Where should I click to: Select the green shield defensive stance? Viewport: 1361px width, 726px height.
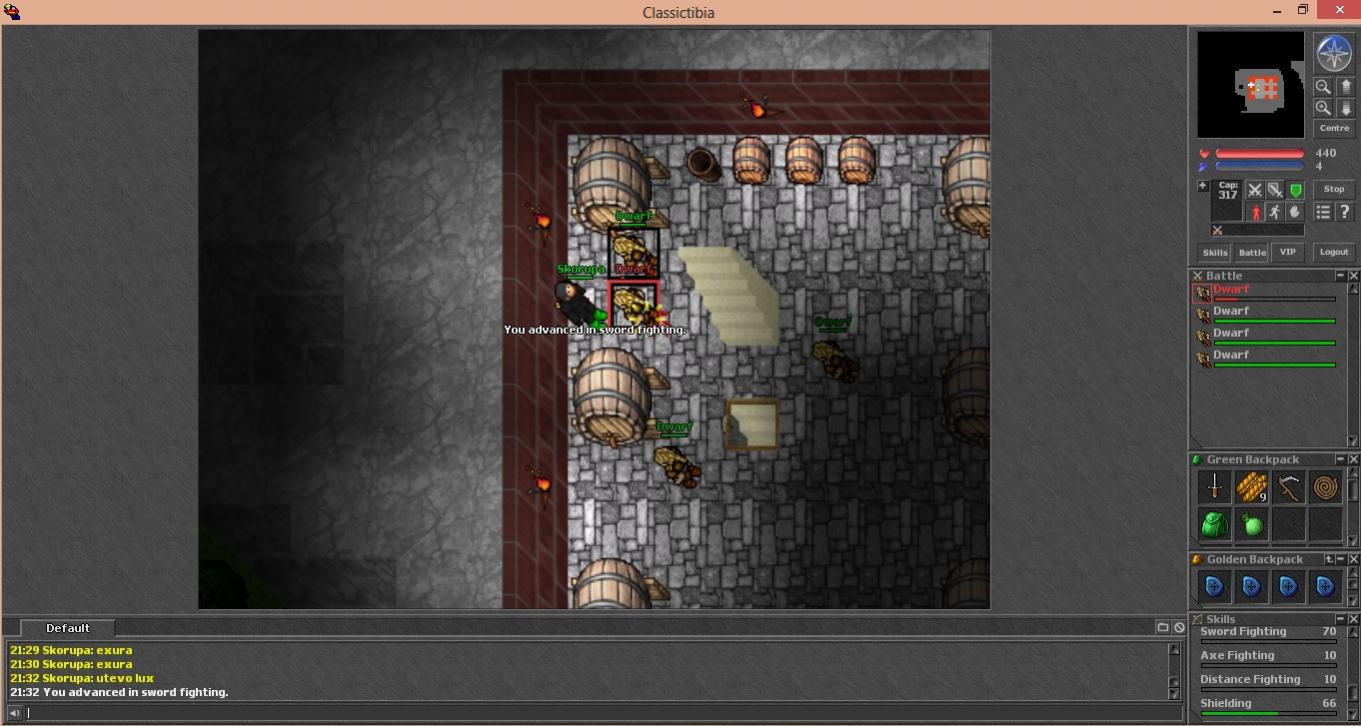coord(1295,190)
